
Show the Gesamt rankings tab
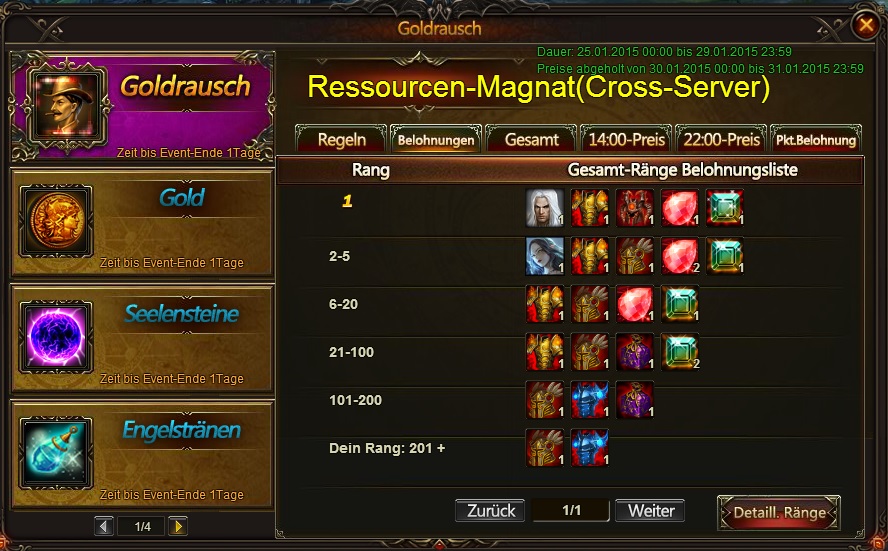tap(531, 140)
